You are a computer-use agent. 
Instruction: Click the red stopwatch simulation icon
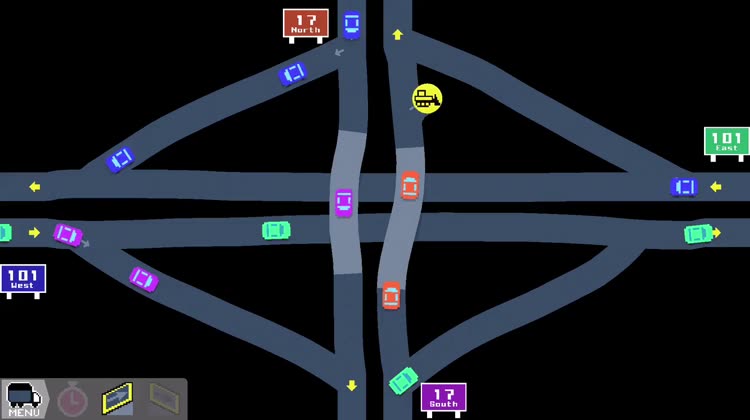pos(72,400)
